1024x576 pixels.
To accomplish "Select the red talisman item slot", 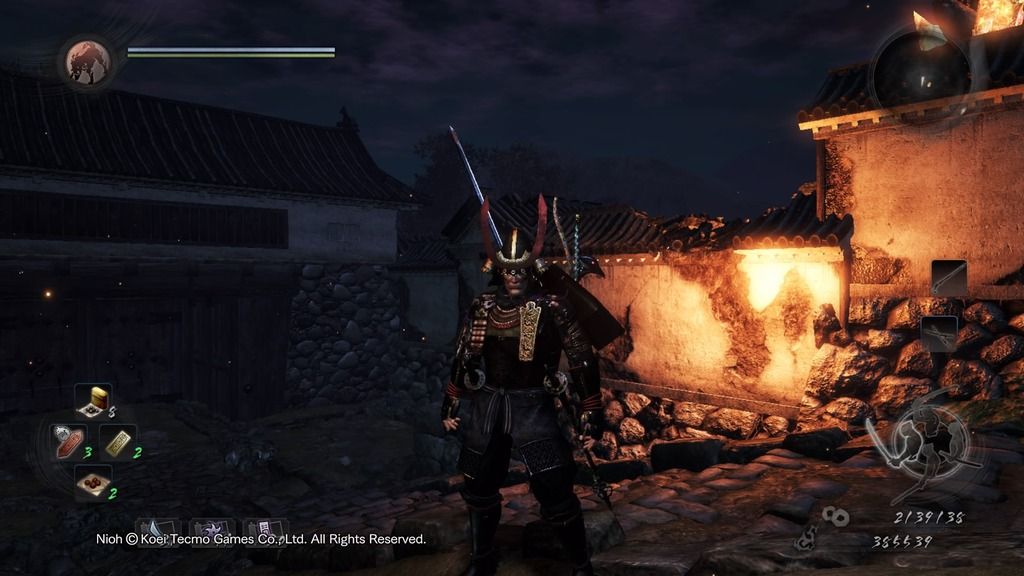I will coord(68,441).
